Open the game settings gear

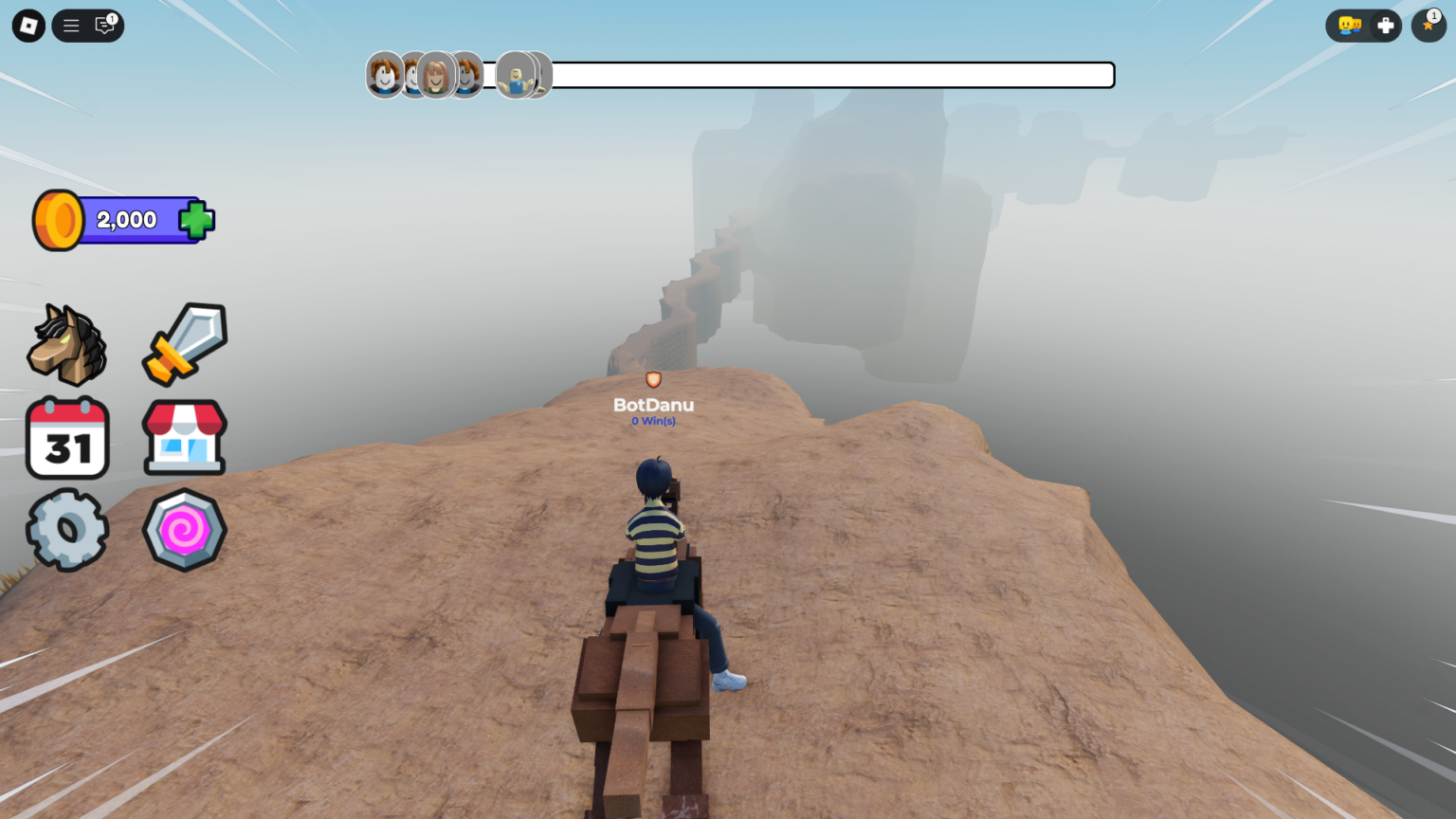66,529
